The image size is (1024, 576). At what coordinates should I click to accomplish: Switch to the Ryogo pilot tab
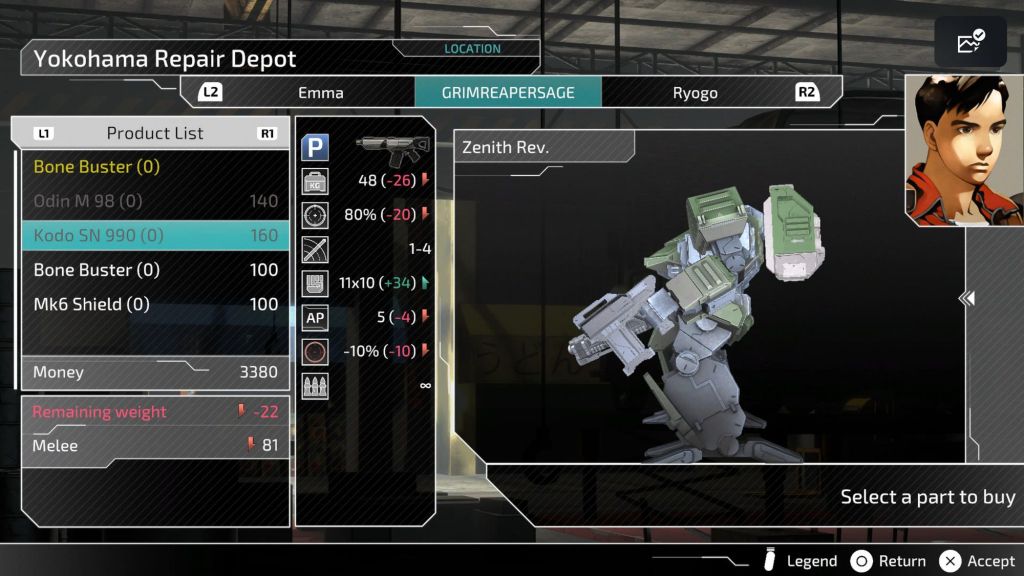(694, 93)
